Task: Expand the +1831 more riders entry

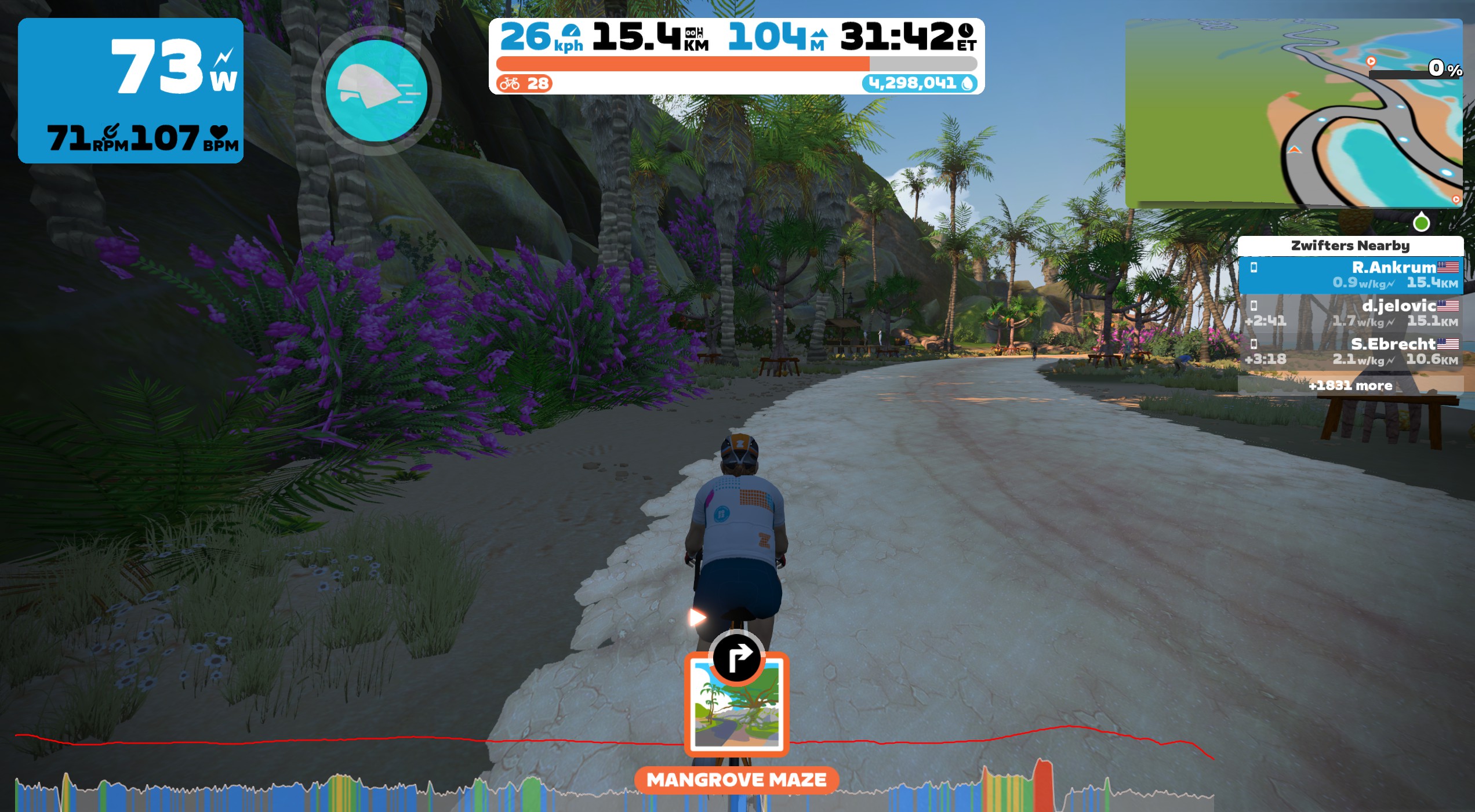Action: point(1350,385)
